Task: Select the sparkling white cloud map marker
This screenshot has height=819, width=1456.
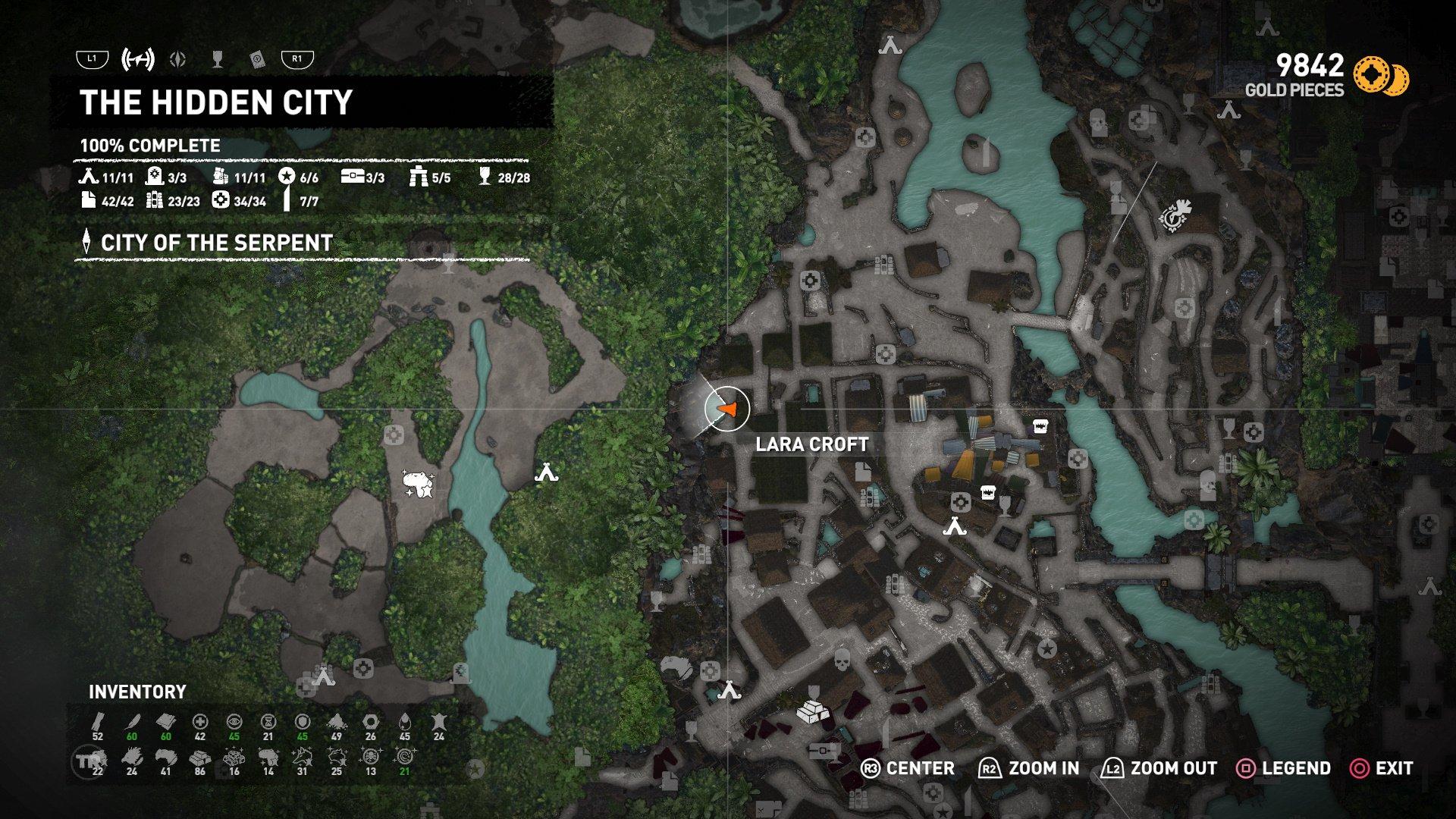Action: pos(419,483)
